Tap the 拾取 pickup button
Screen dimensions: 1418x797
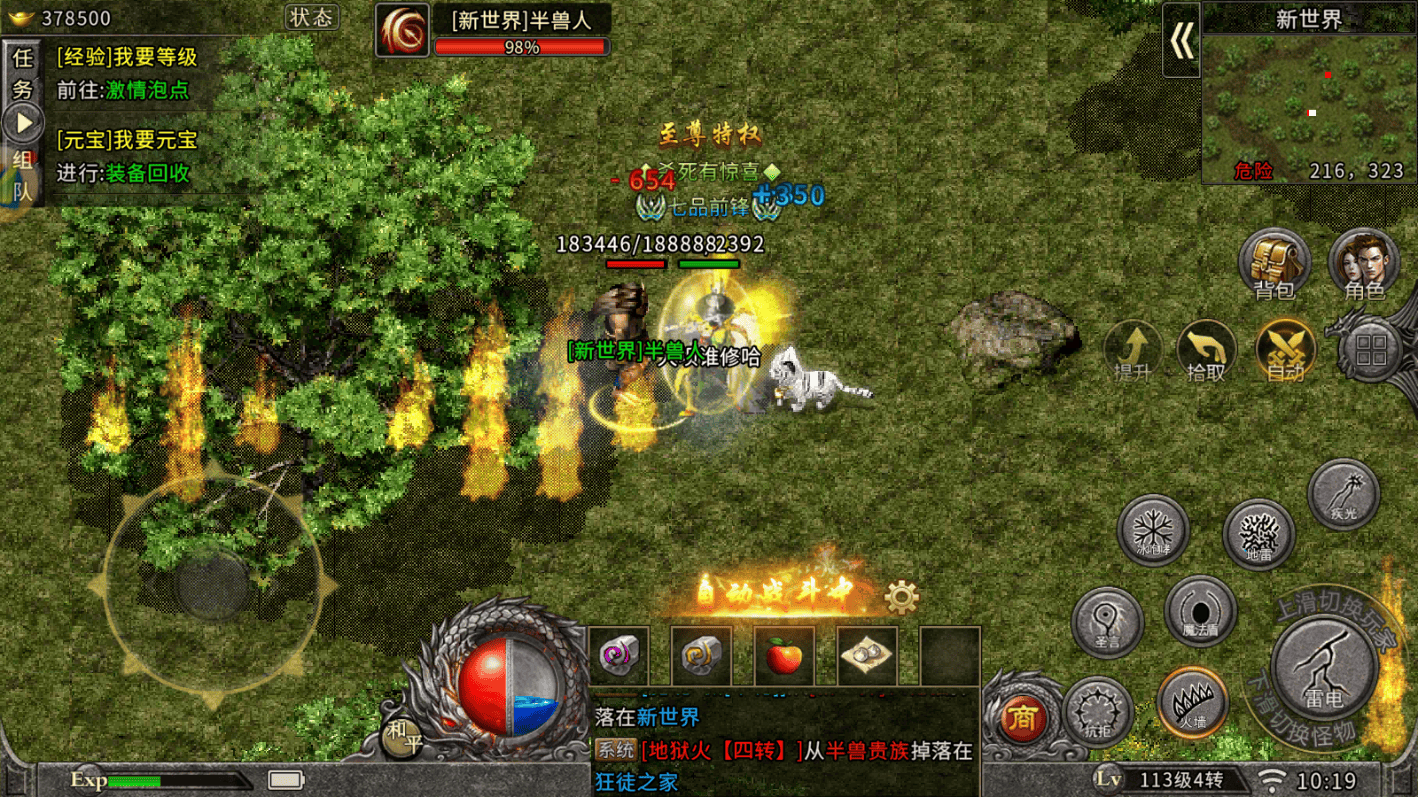click(1206, 351)
